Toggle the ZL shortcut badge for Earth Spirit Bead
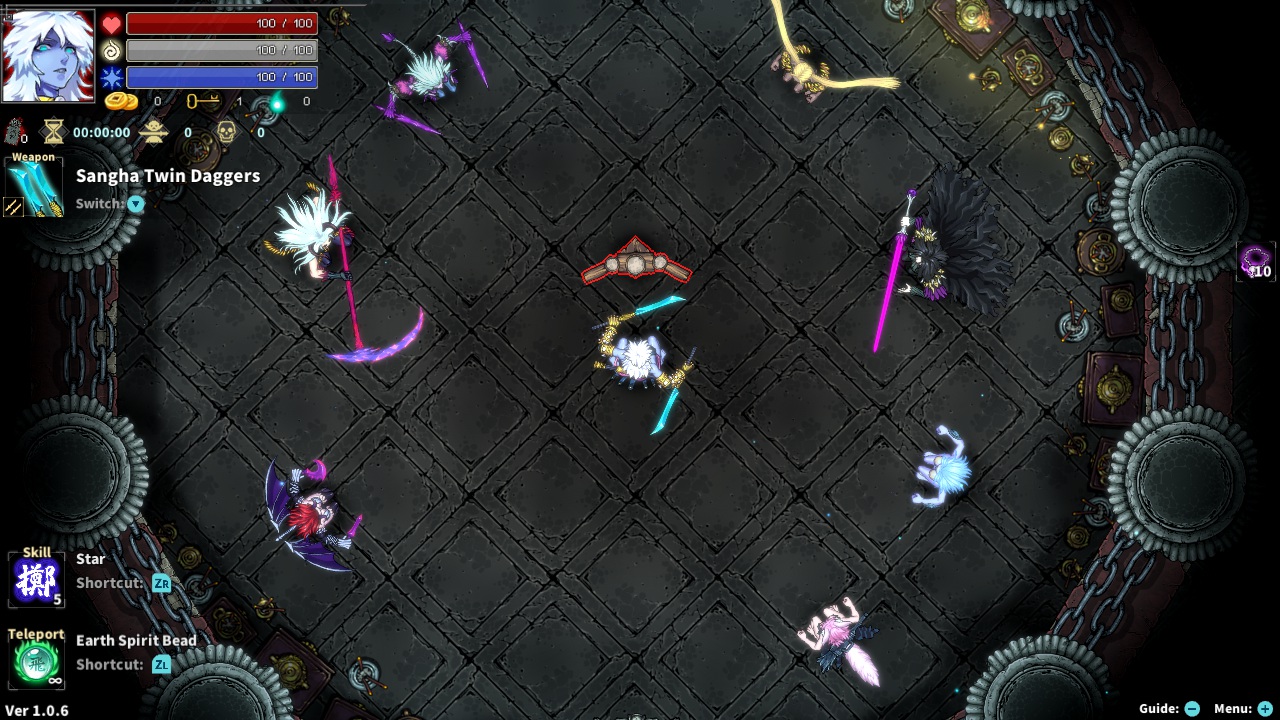The image size is (1280, 720). tap(161, 664)
